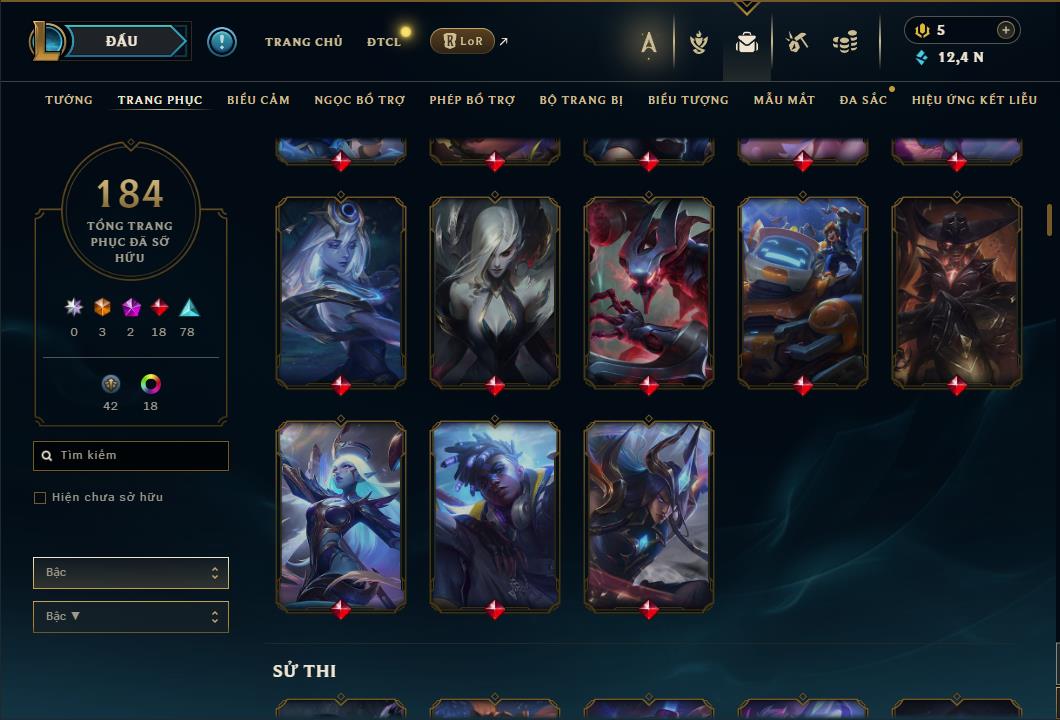1060x720 pixels.
Task: Open the ĐA SẮC tab
Action: click(863, 100)
